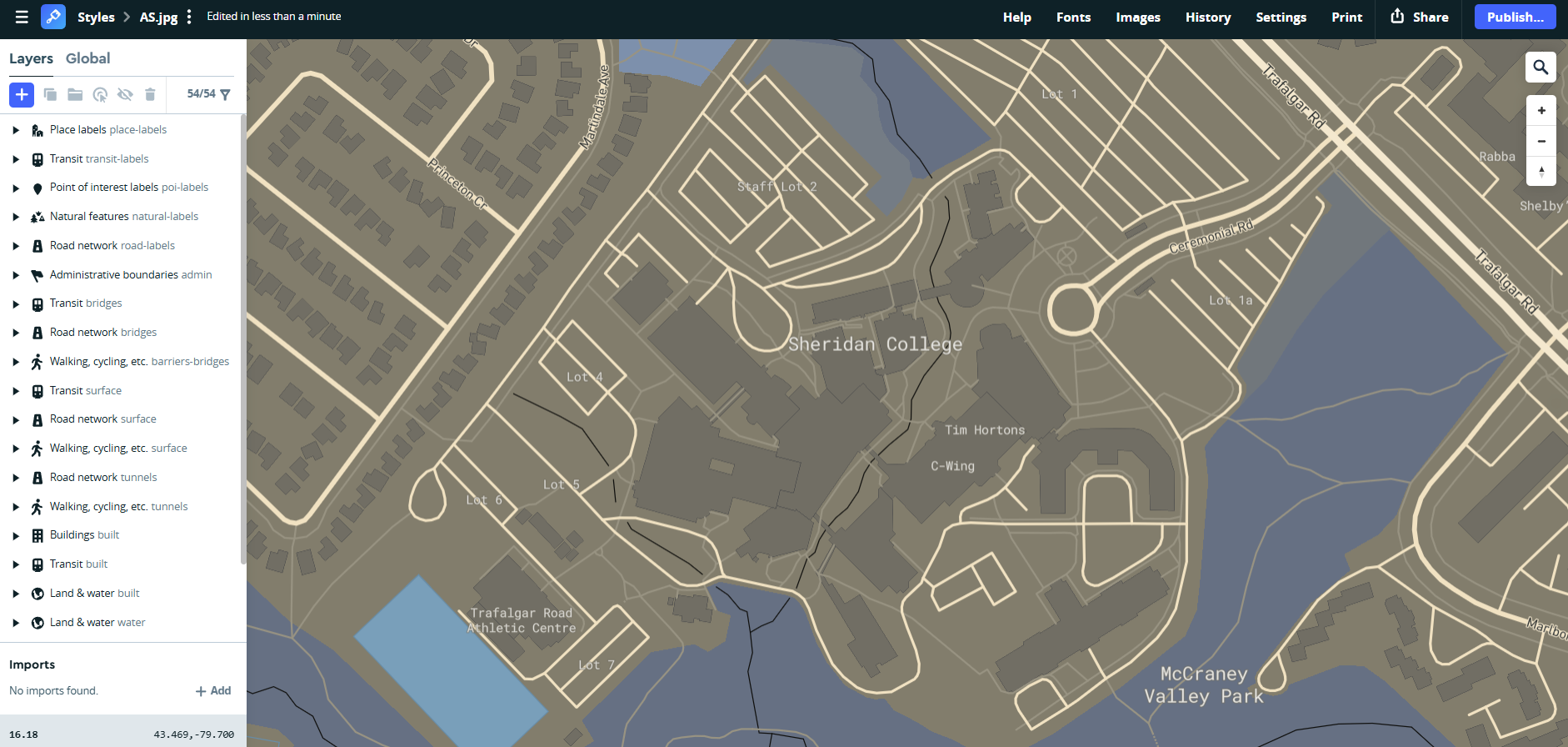Screen dimensions: 1568x747
Task: Open the AS.jpg style options kebab menu
Action: coord(189,16)
